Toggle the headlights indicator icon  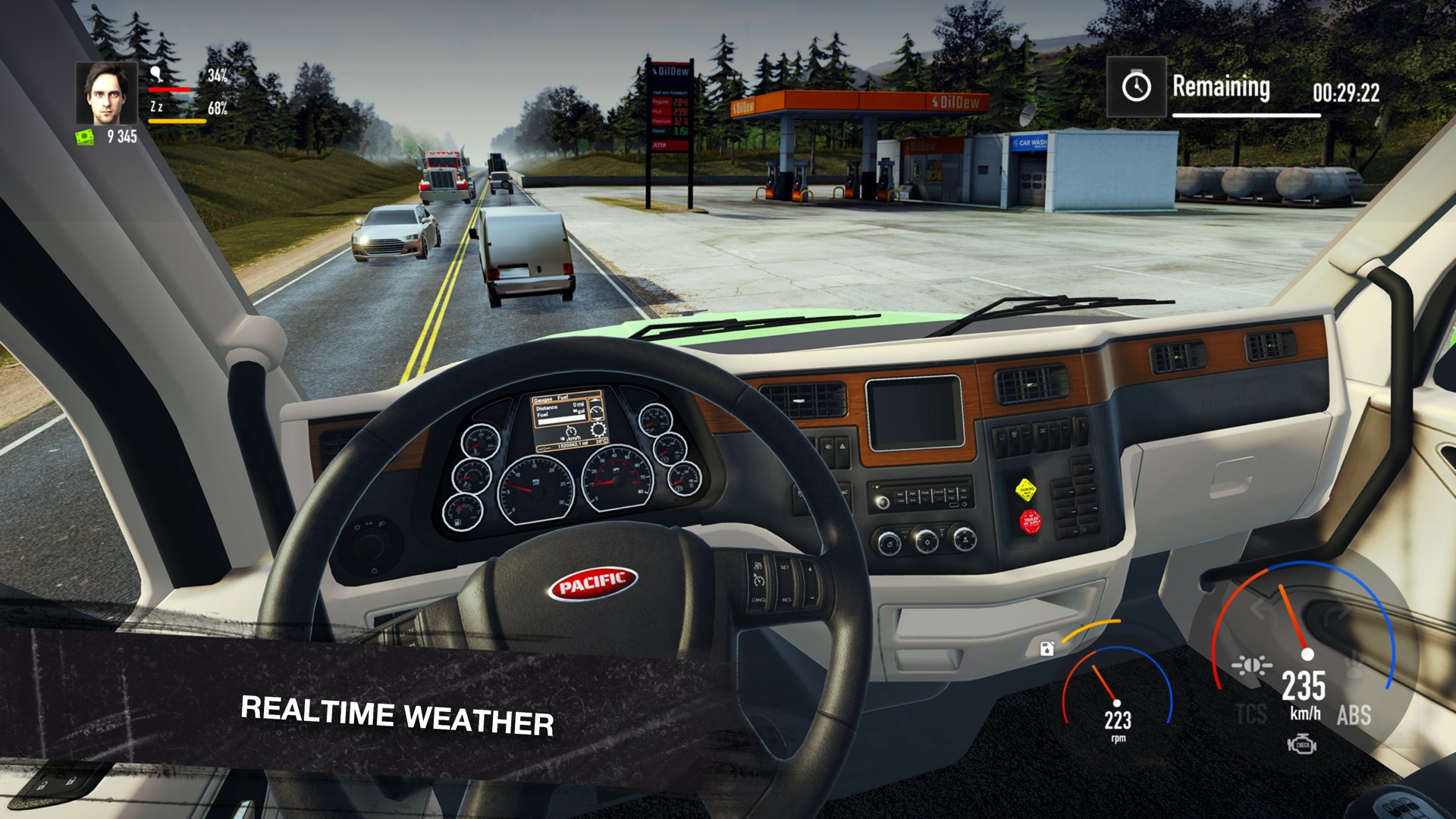point(1252,666)
